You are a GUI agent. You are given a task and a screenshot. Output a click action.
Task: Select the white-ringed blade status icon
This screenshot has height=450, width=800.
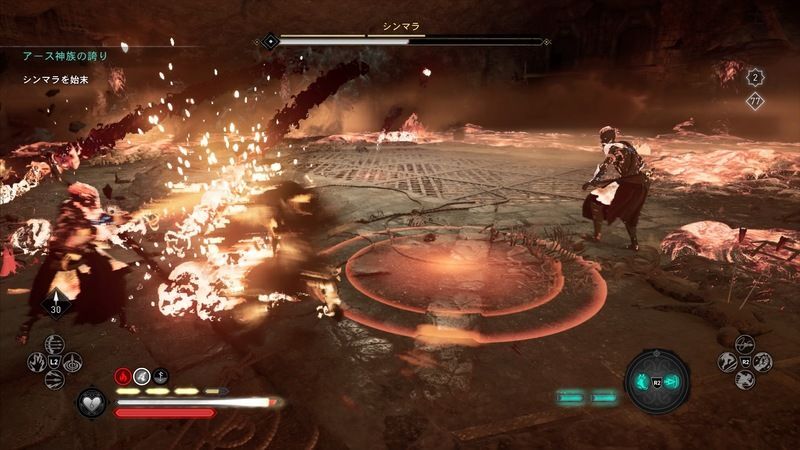pos(143,376)
